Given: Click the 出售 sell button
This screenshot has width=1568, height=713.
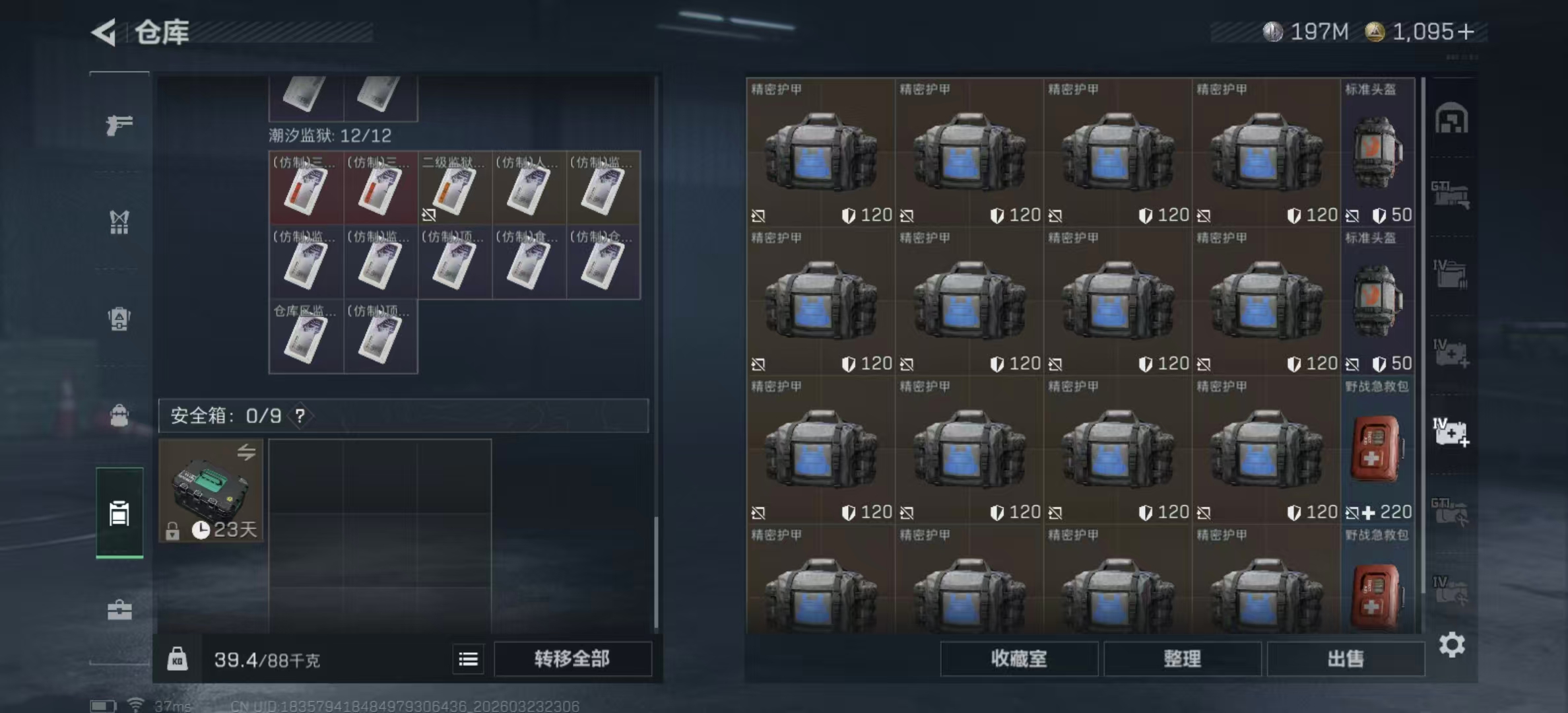Looking at the screenshot, I should coord(1346,659).
